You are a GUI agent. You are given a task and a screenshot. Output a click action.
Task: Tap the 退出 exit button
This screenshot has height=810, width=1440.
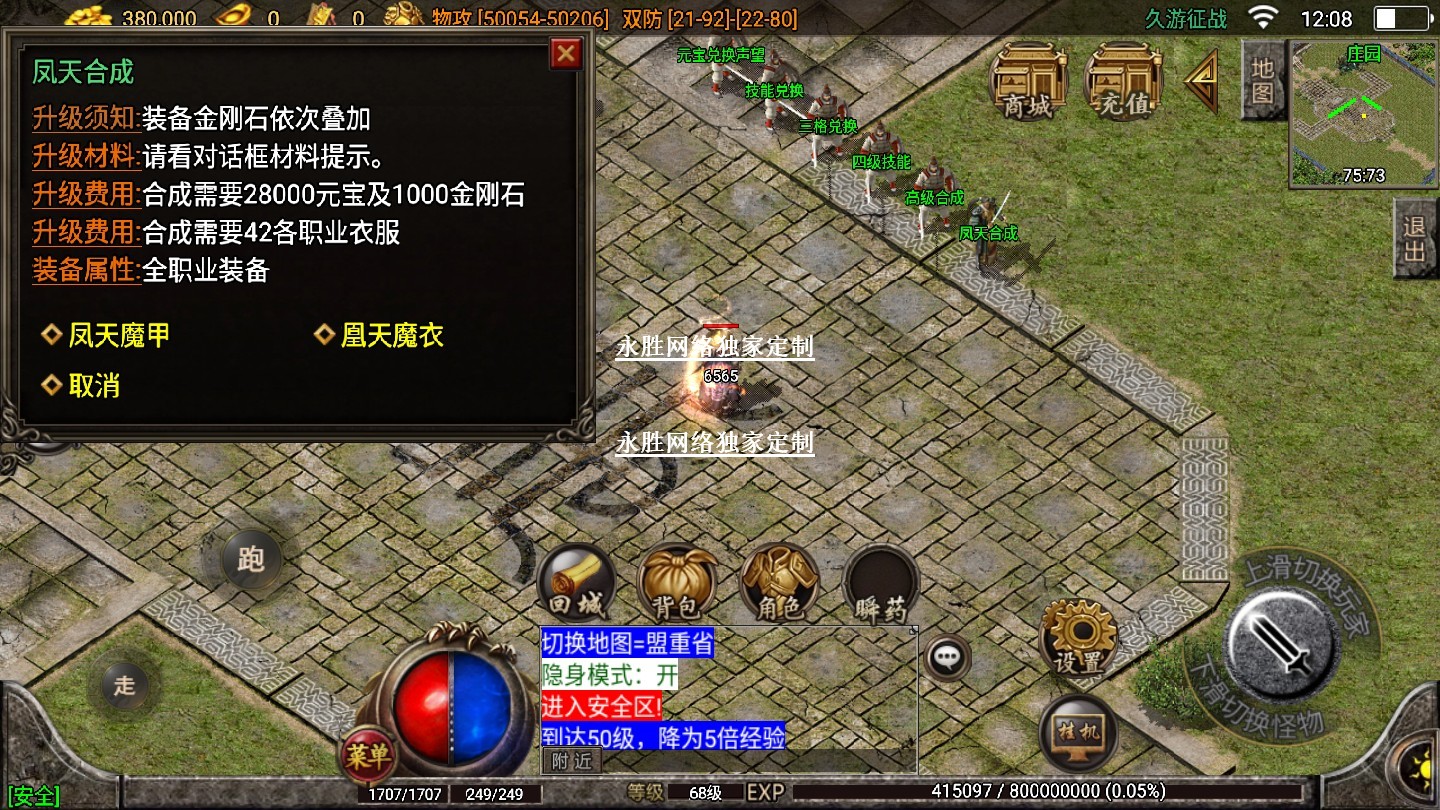(1415, 238)
